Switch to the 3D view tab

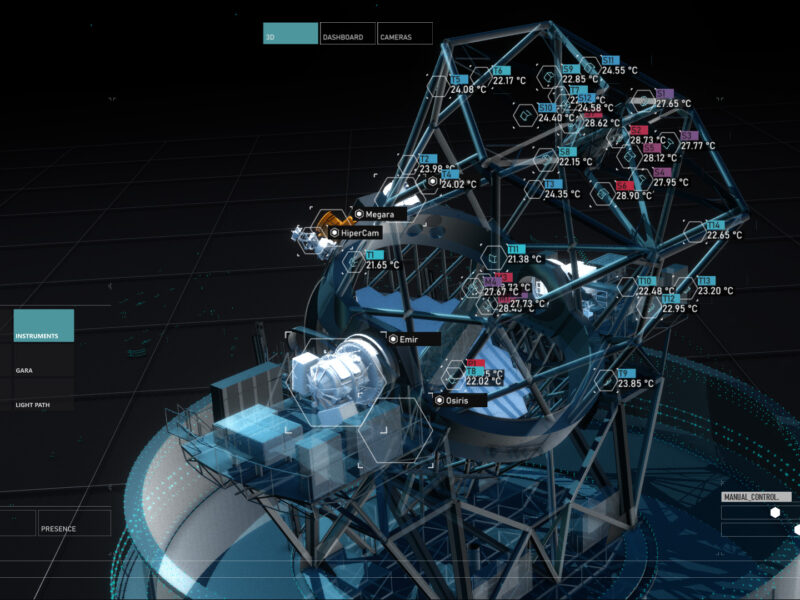(x=290, y=34)
